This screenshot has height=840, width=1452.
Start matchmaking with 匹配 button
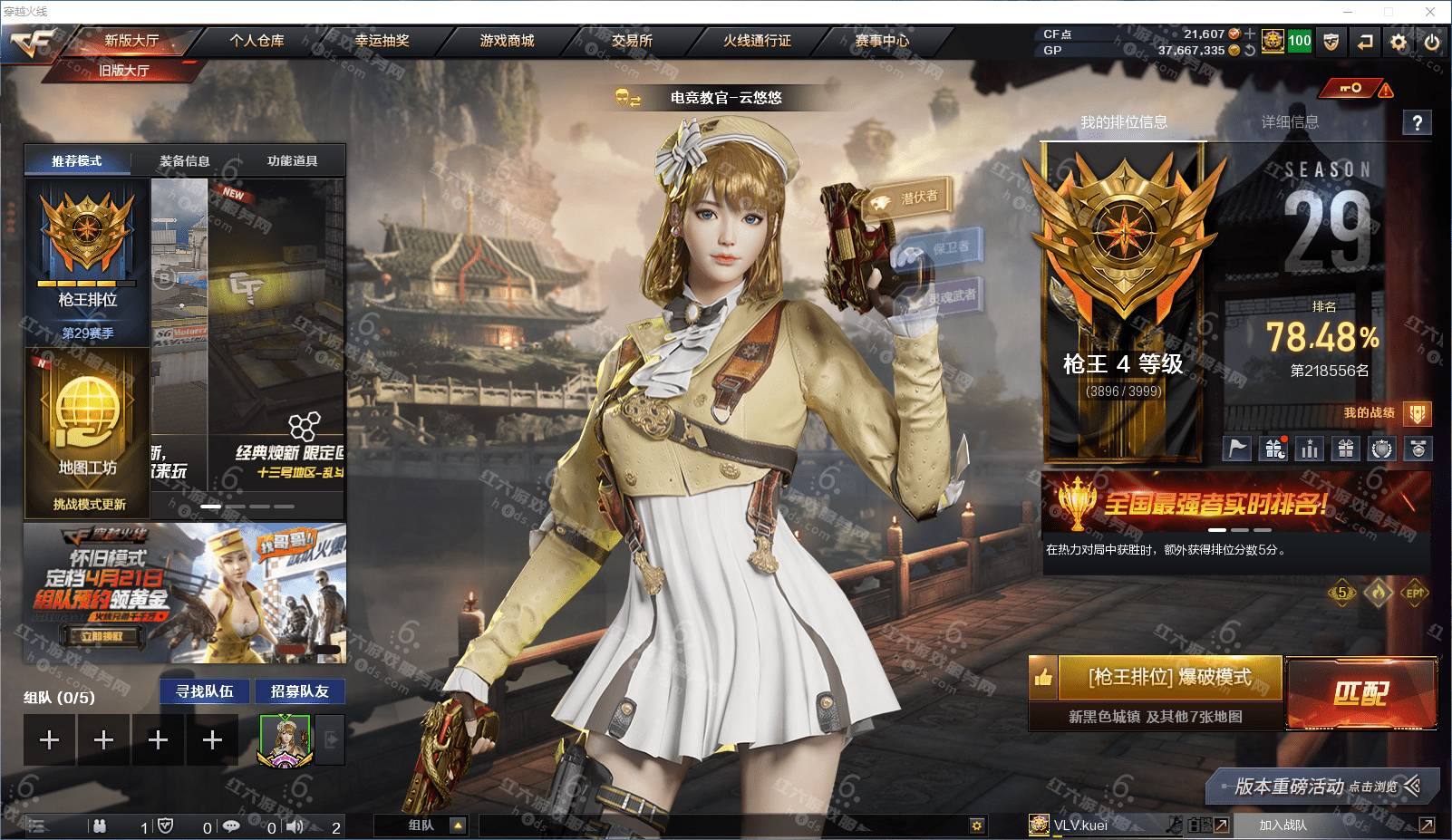point(1360,694)
